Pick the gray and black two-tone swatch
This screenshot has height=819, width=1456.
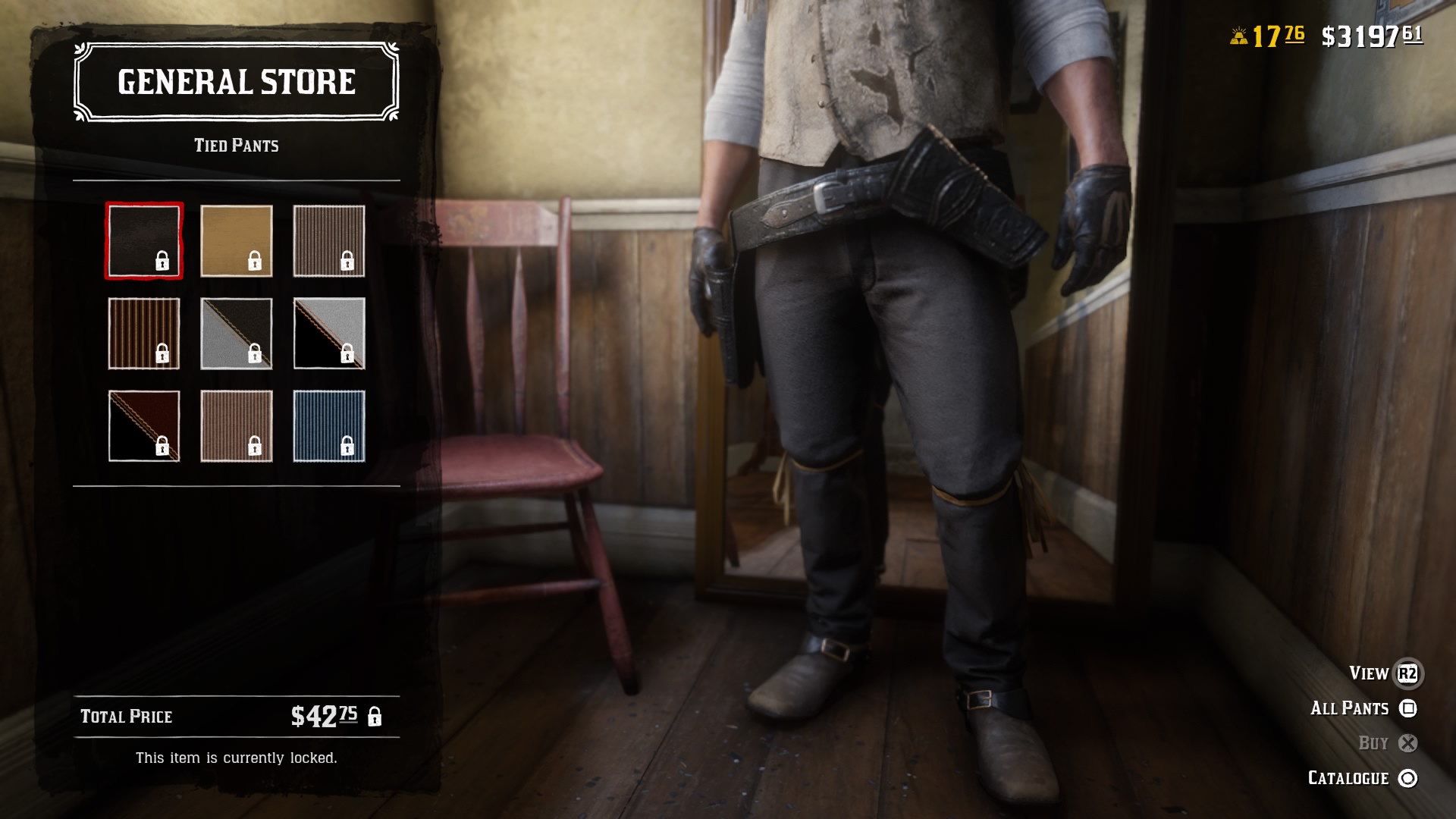click(x=237, y=334)
